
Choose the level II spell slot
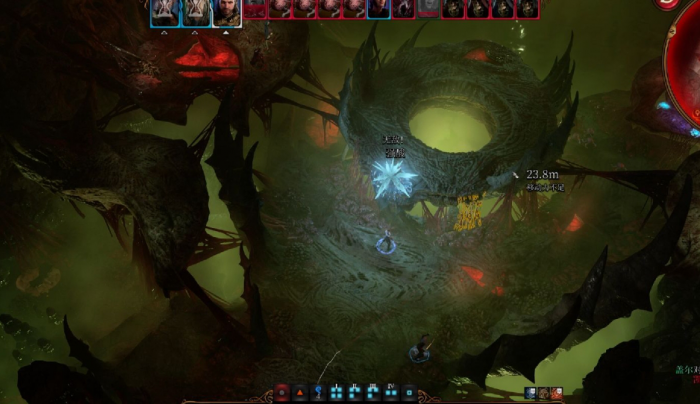[x=355, y=393]
